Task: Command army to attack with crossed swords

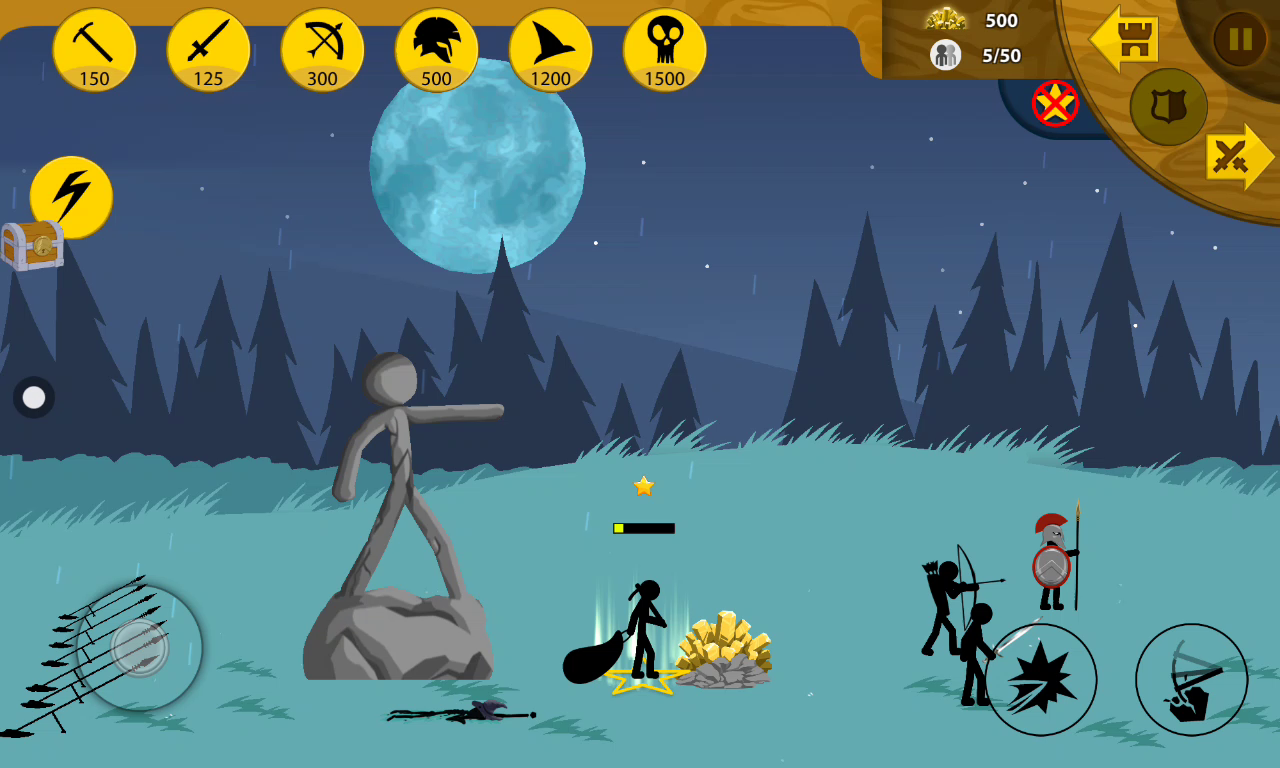Action: 1236,157
